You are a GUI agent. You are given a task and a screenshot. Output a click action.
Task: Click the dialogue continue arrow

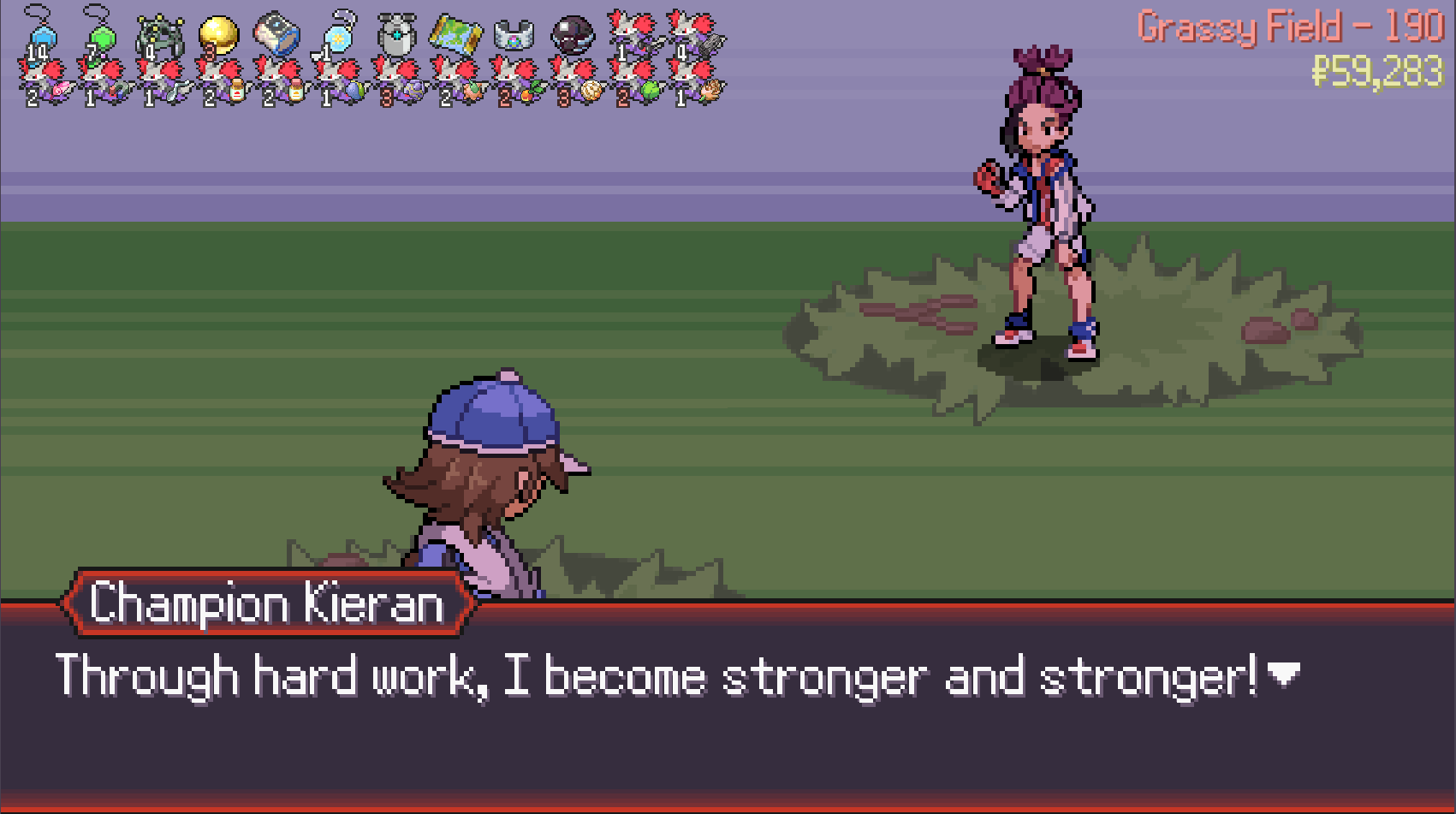(x=1282, y=674)
